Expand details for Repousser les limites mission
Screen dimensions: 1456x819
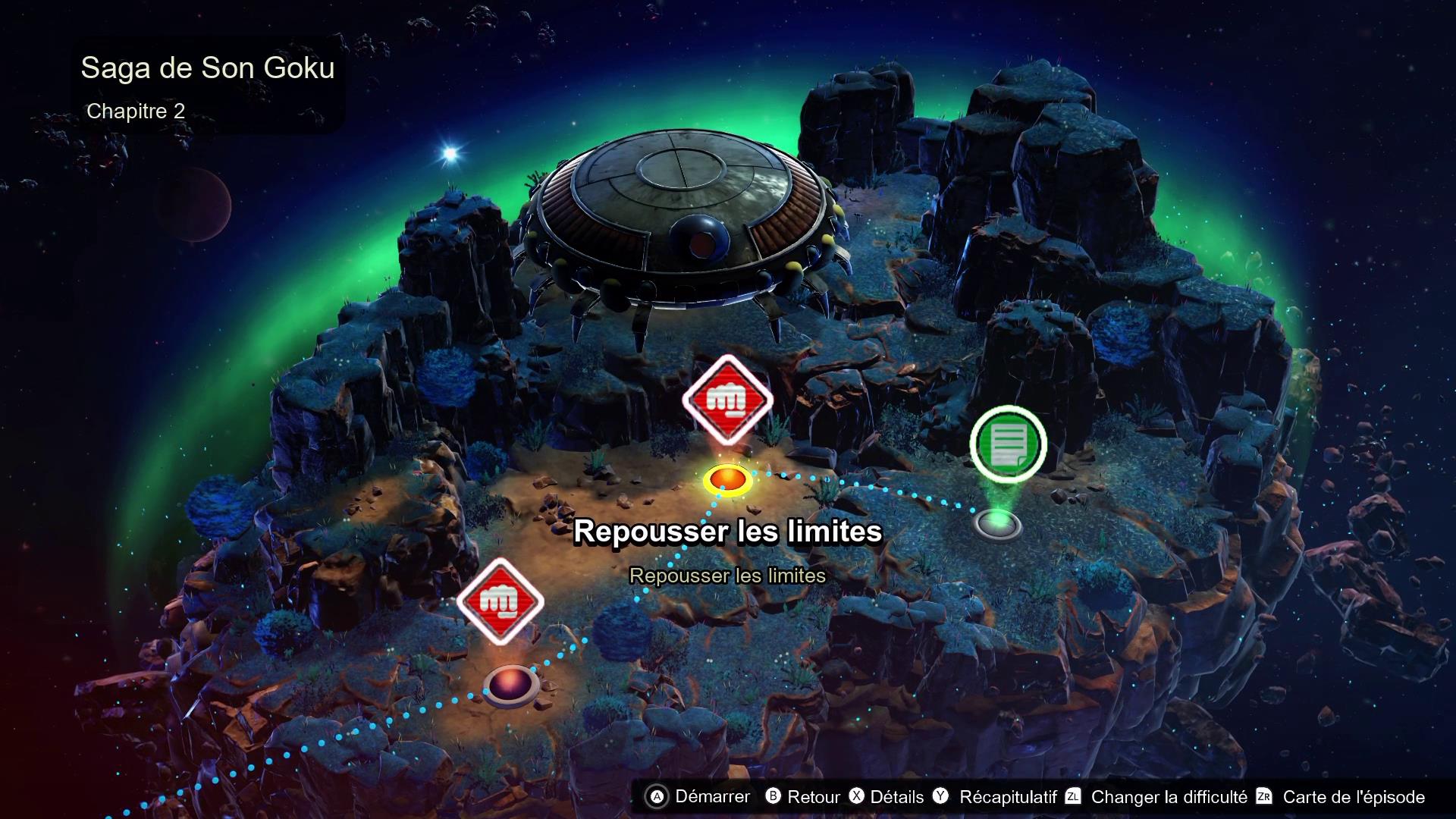730,532
